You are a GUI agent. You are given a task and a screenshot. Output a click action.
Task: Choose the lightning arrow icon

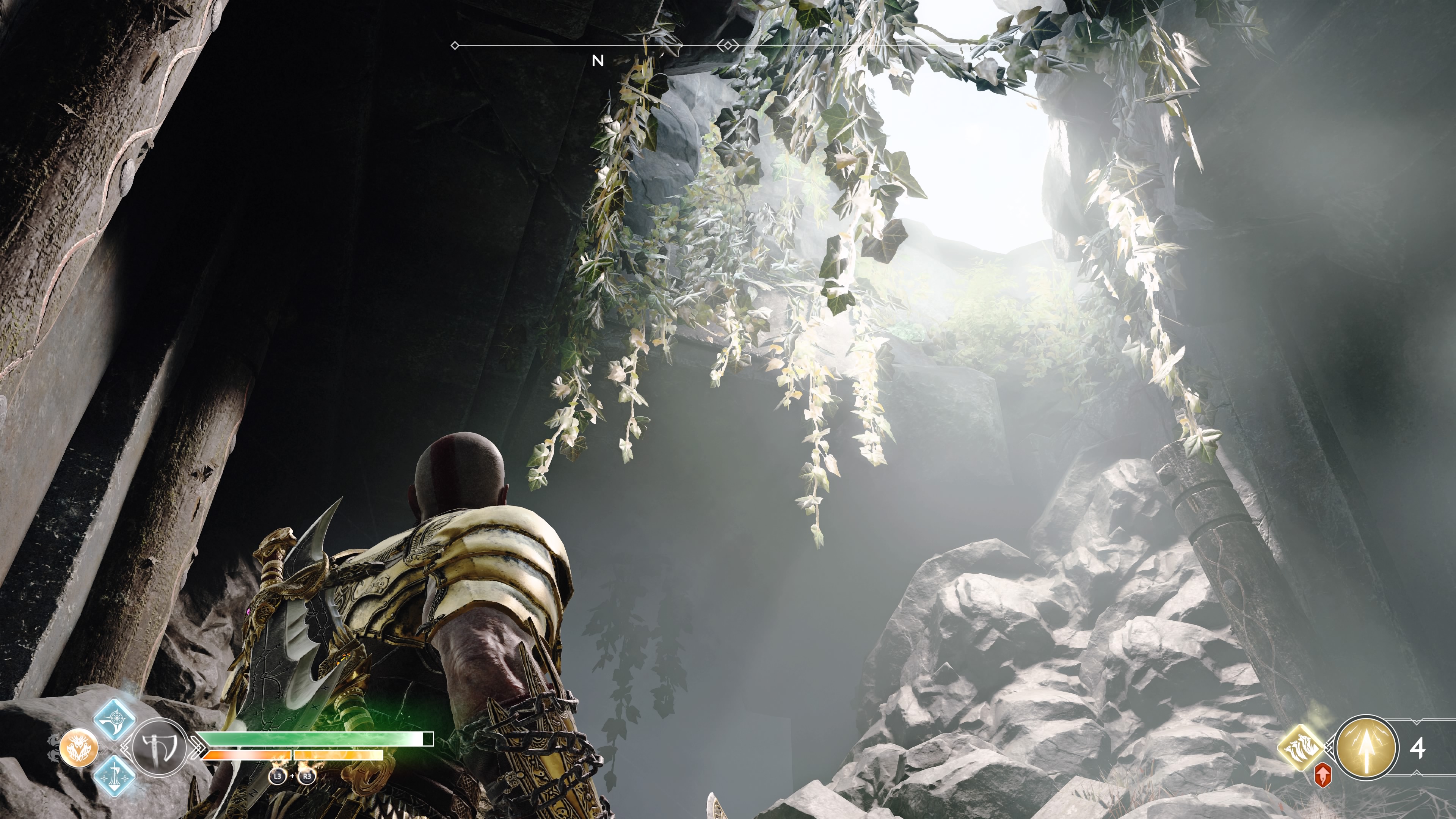point(1367,748)
